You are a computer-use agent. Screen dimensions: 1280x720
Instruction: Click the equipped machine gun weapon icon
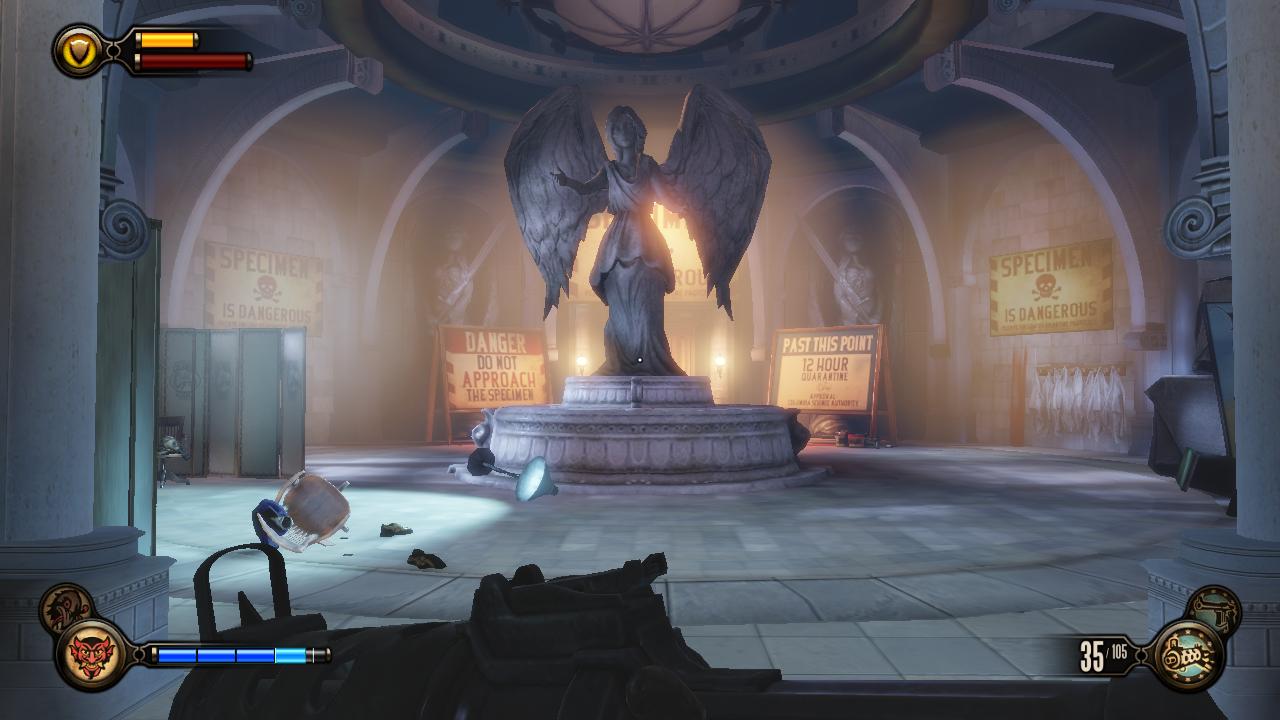(1188, 656)
